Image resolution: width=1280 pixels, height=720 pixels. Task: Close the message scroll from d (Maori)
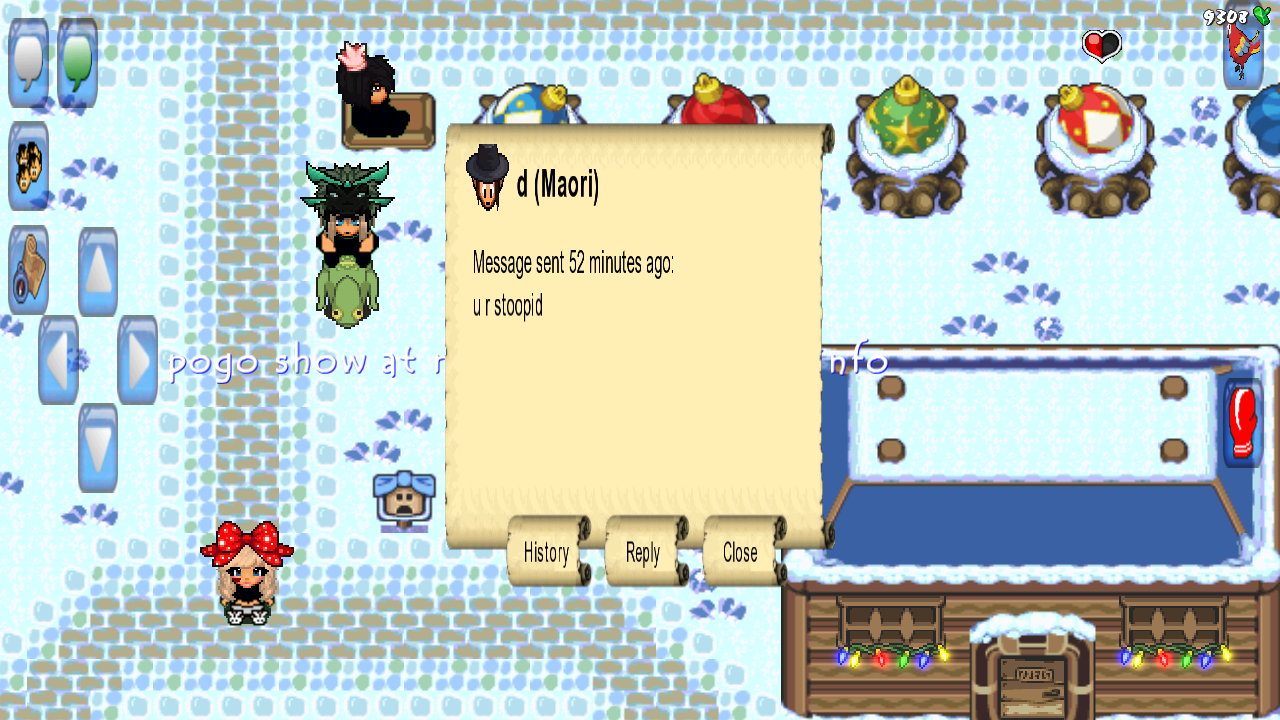[740, 552]
